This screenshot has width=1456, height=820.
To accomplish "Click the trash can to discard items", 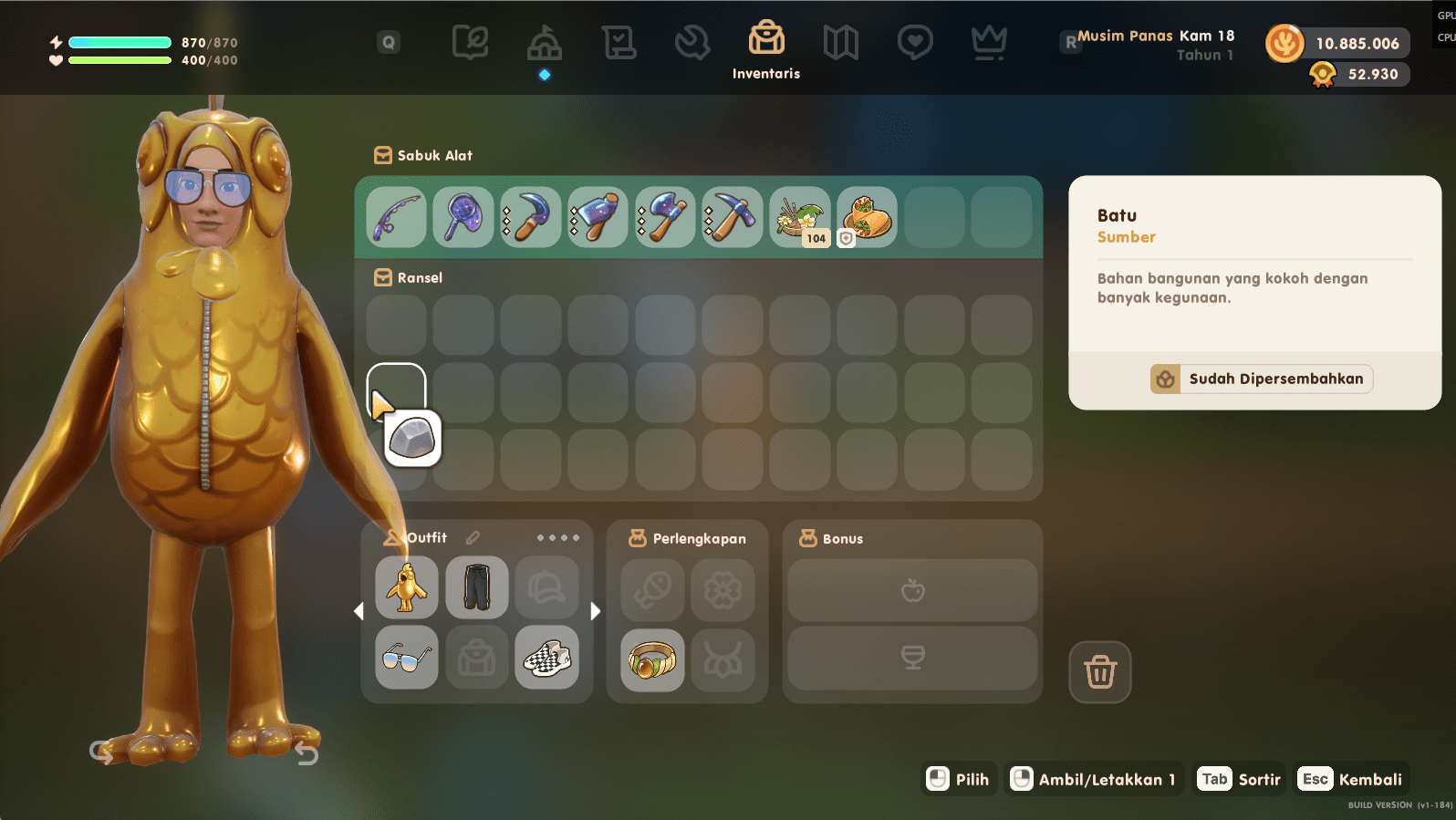I will pos(1099,672).
